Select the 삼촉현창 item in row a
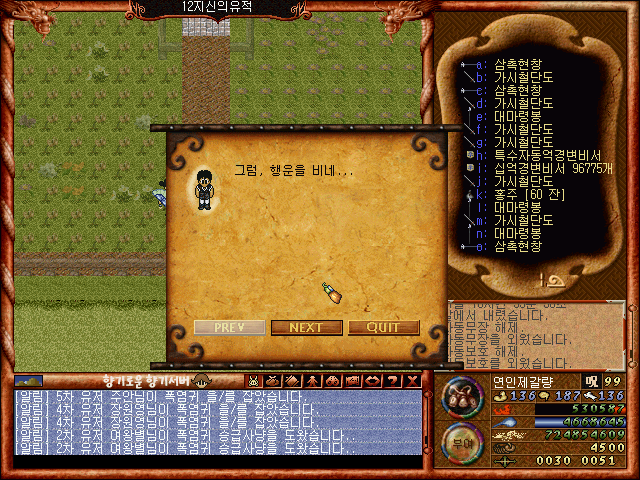 (517, 64)
